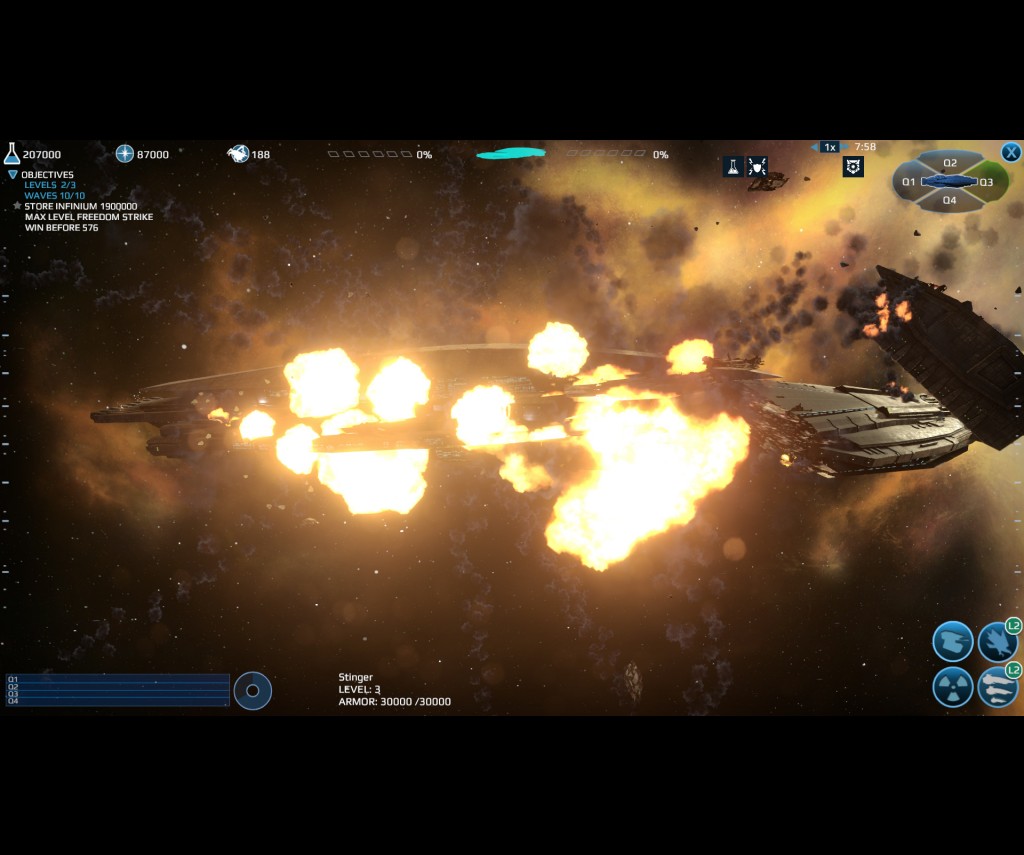
Task: Select quadrant Q1 on the ship diagram
Action: pyautogui.click(x=908, y=182)
